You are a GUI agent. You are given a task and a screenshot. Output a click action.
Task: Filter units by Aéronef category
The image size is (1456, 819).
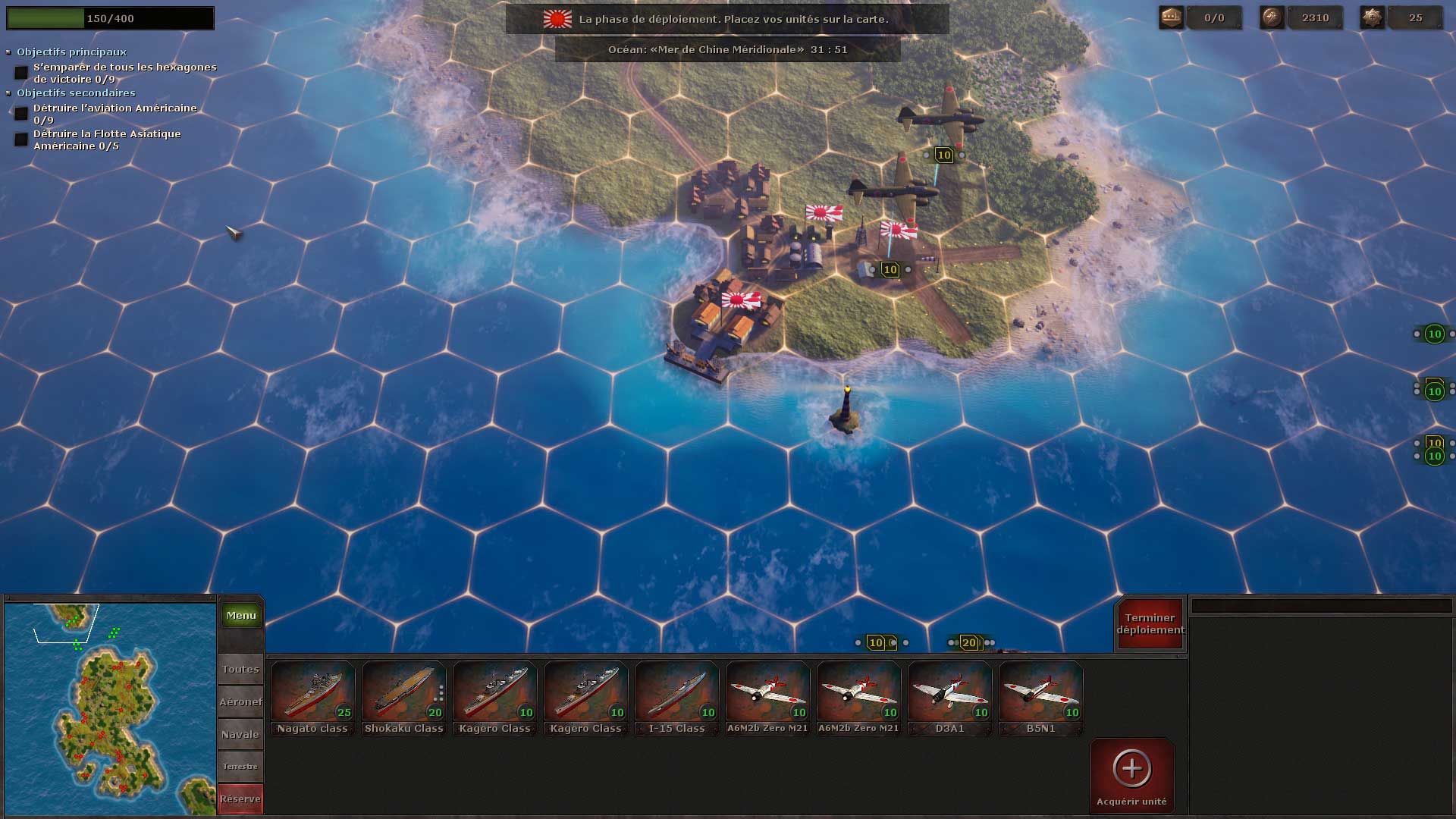240,701
